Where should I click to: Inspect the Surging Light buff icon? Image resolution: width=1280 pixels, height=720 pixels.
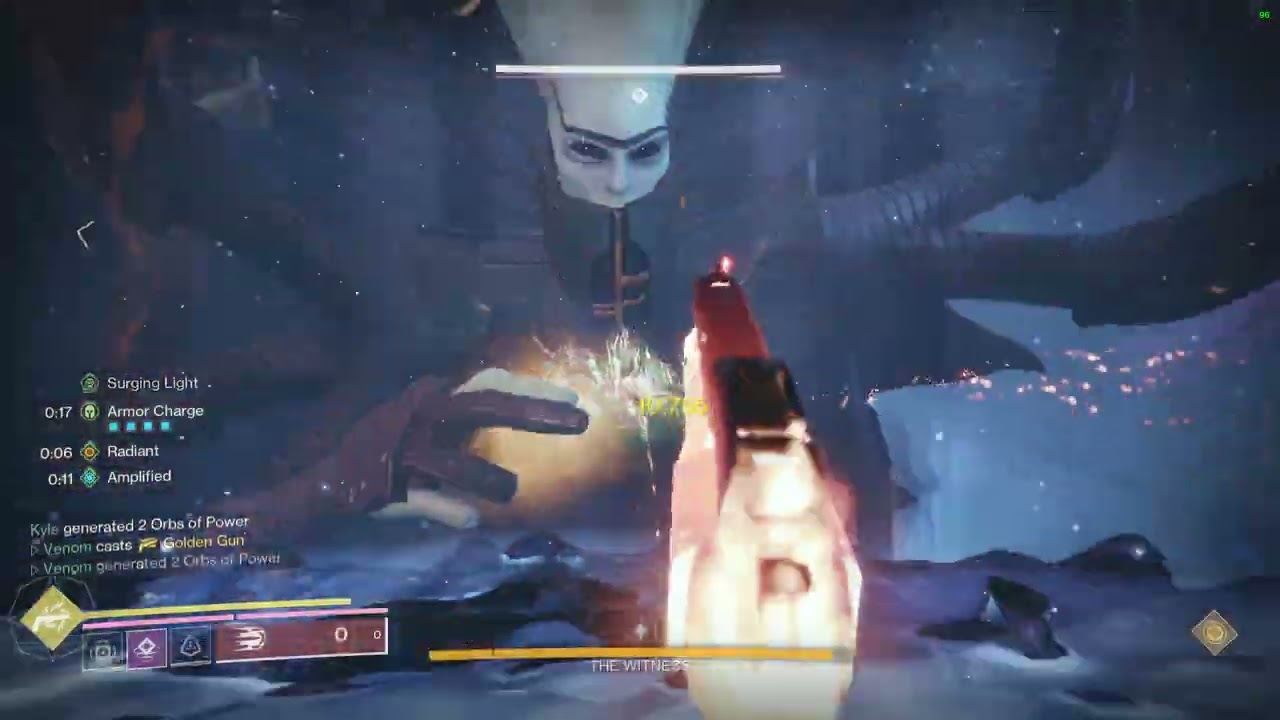click(89, 383)
